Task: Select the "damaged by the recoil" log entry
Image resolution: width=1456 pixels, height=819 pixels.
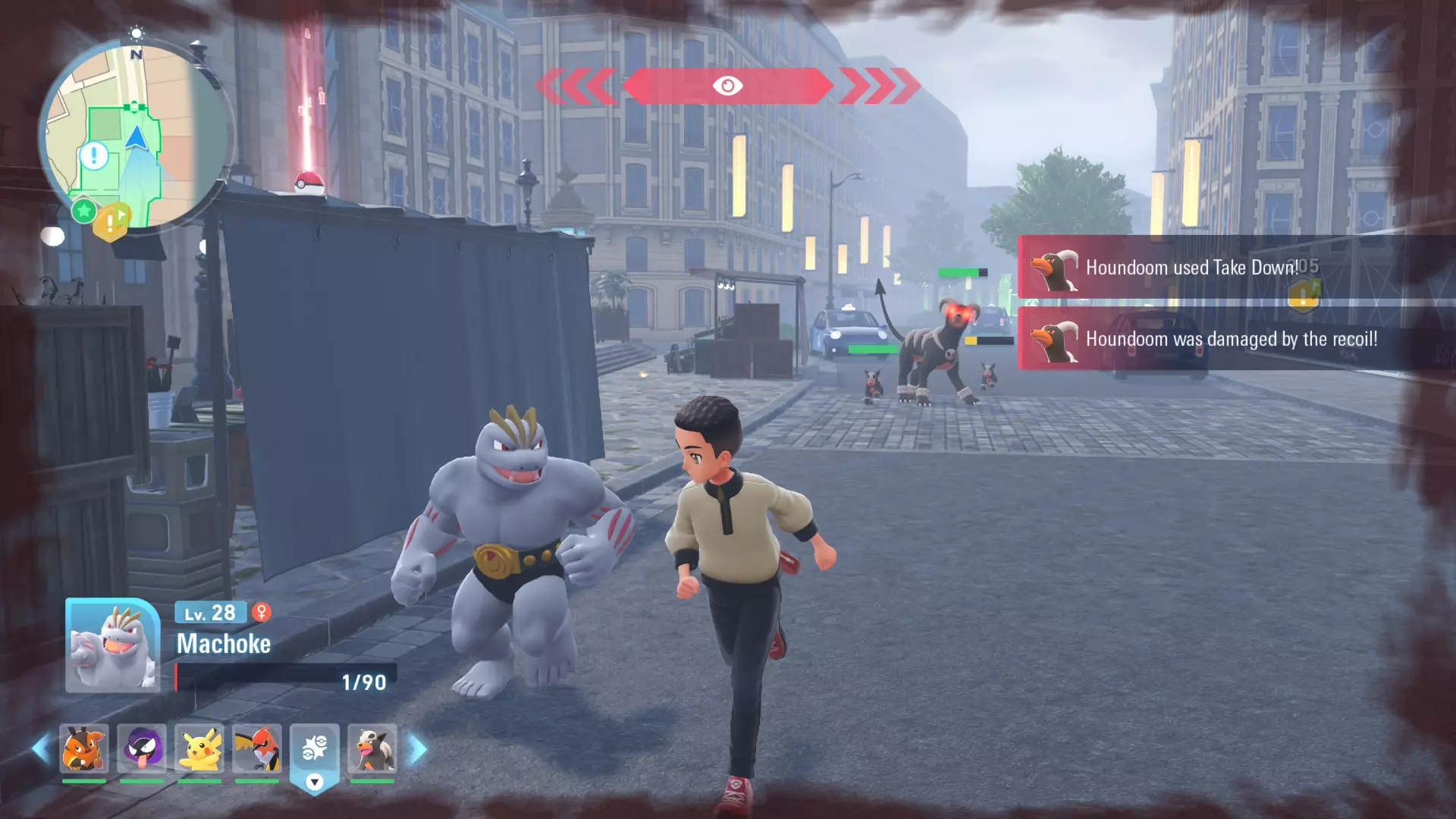Action: 1230,339
